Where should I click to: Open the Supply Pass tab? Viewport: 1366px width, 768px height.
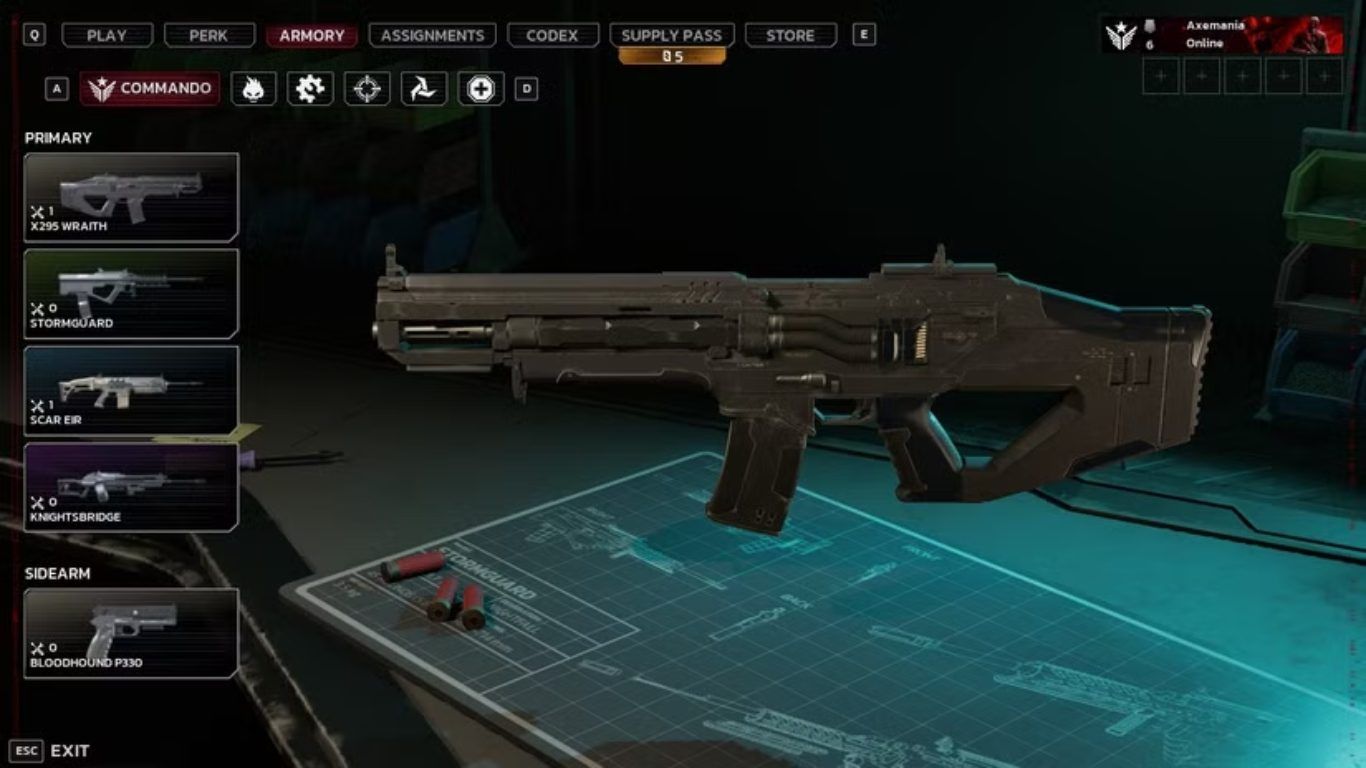tap(672, 35)
